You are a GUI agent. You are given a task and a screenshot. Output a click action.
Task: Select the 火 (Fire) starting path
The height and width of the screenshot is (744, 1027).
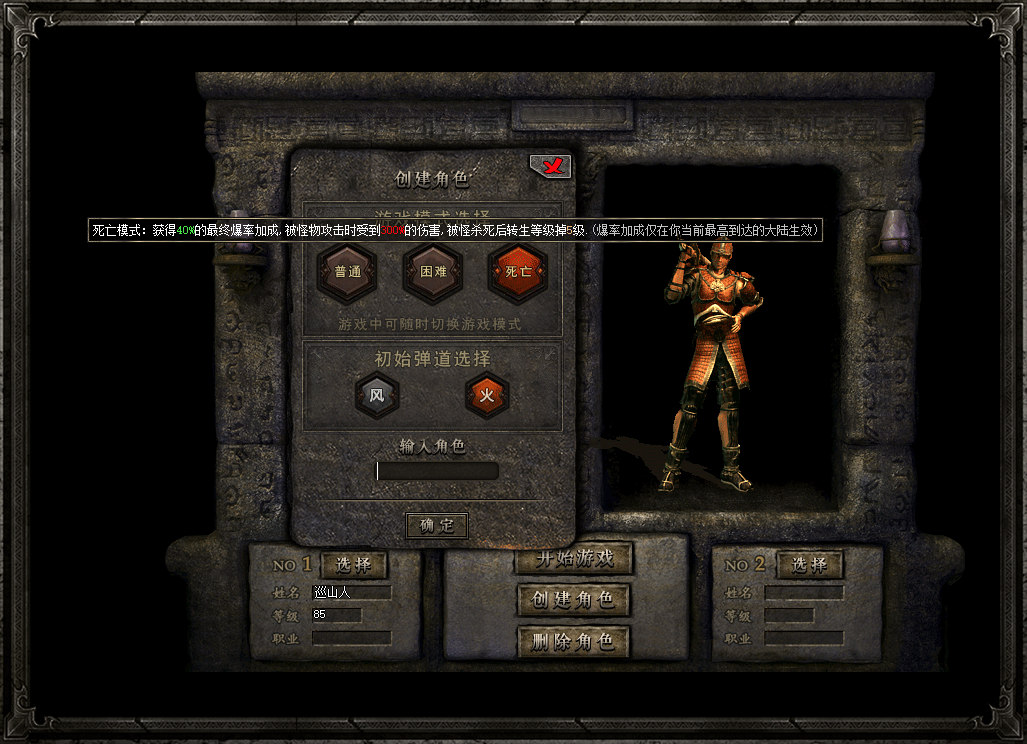pos(487,396)
